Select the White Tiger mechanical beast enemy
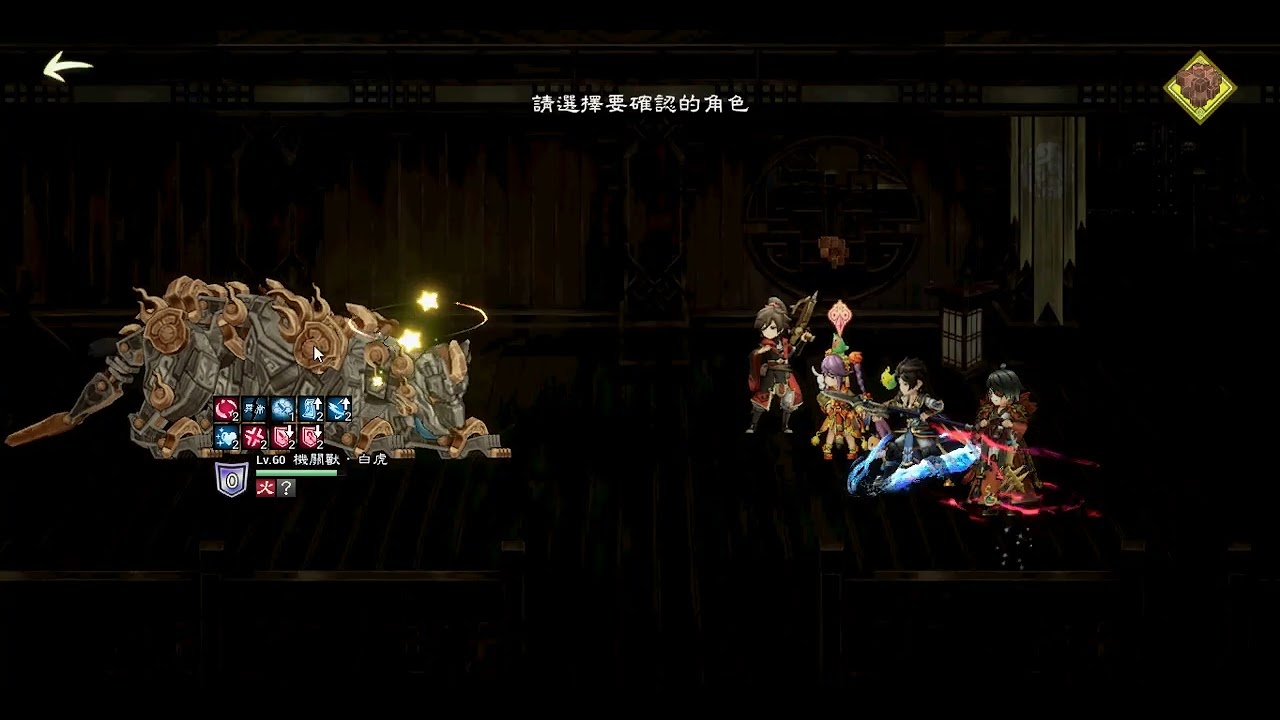Image resolution: width=1280 pixels, height=720 pixels. 290,360
